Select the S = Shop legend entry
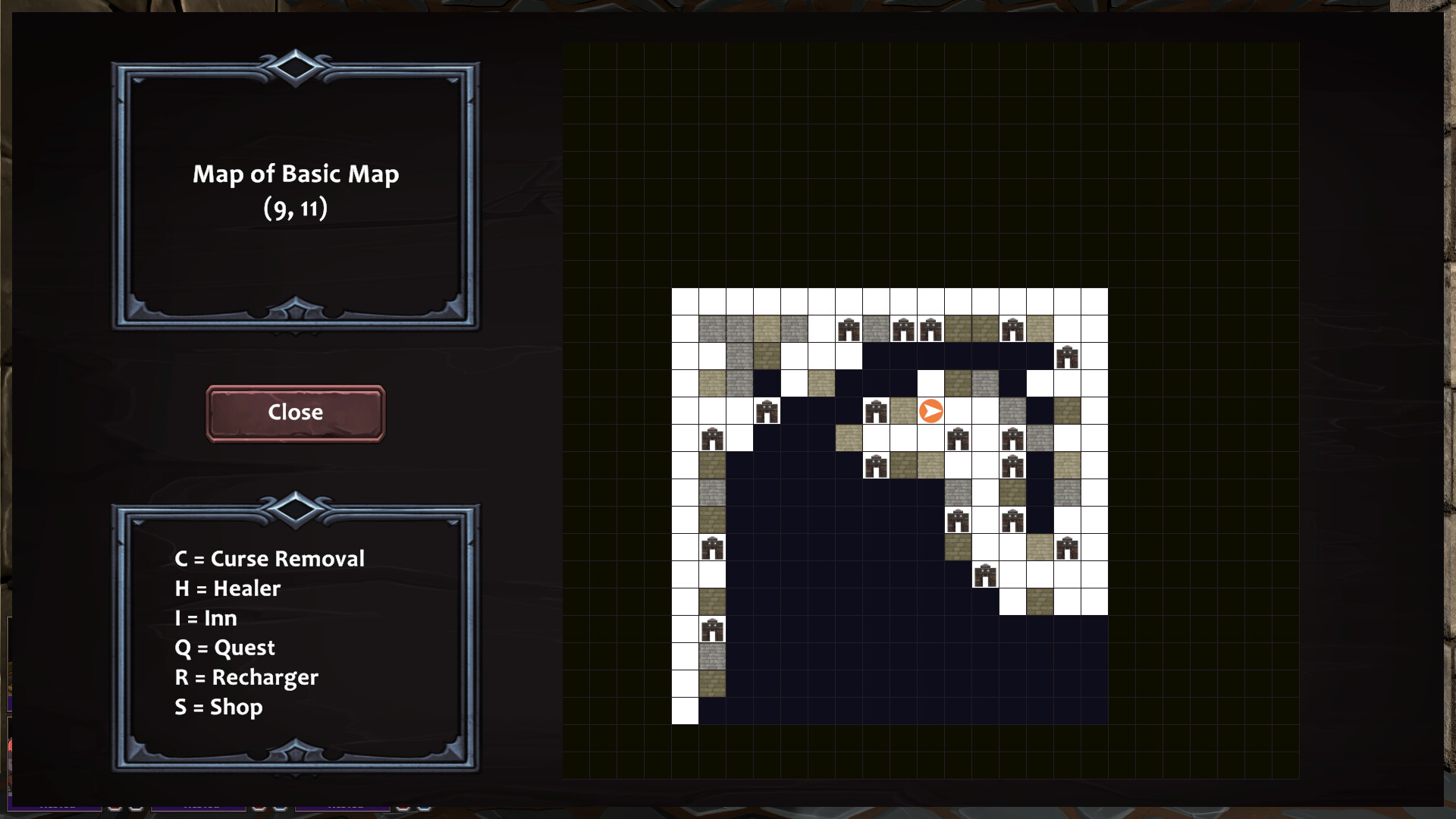 (x=218, y=707)
